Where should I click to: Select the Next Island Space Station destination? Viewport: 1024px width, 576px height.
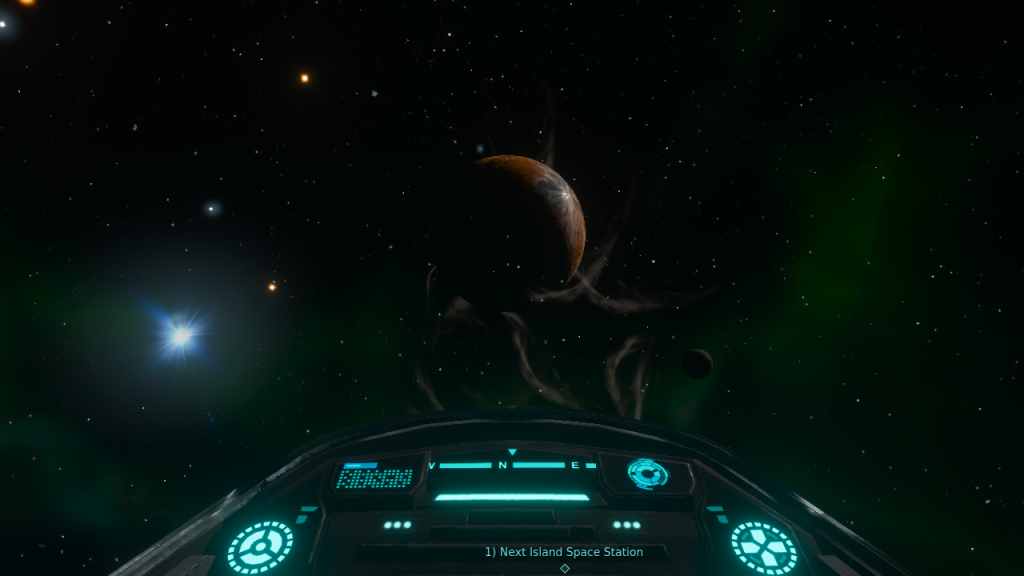[564, 552]
